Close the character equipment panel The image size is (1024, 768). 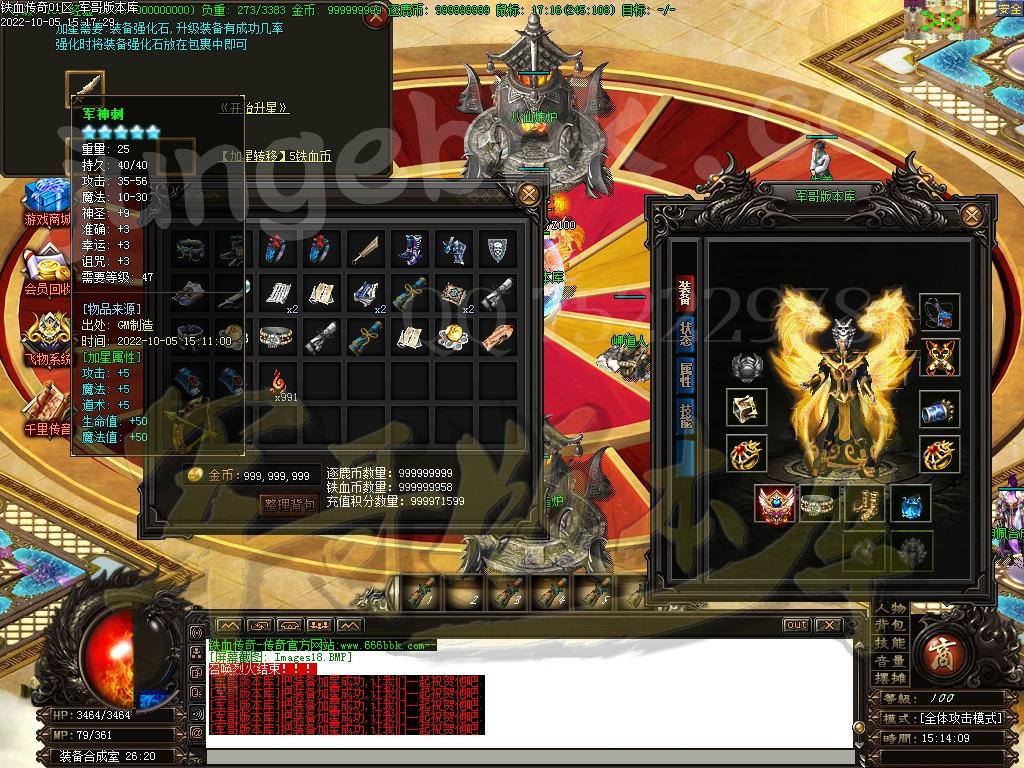click(x=971, y=214)
